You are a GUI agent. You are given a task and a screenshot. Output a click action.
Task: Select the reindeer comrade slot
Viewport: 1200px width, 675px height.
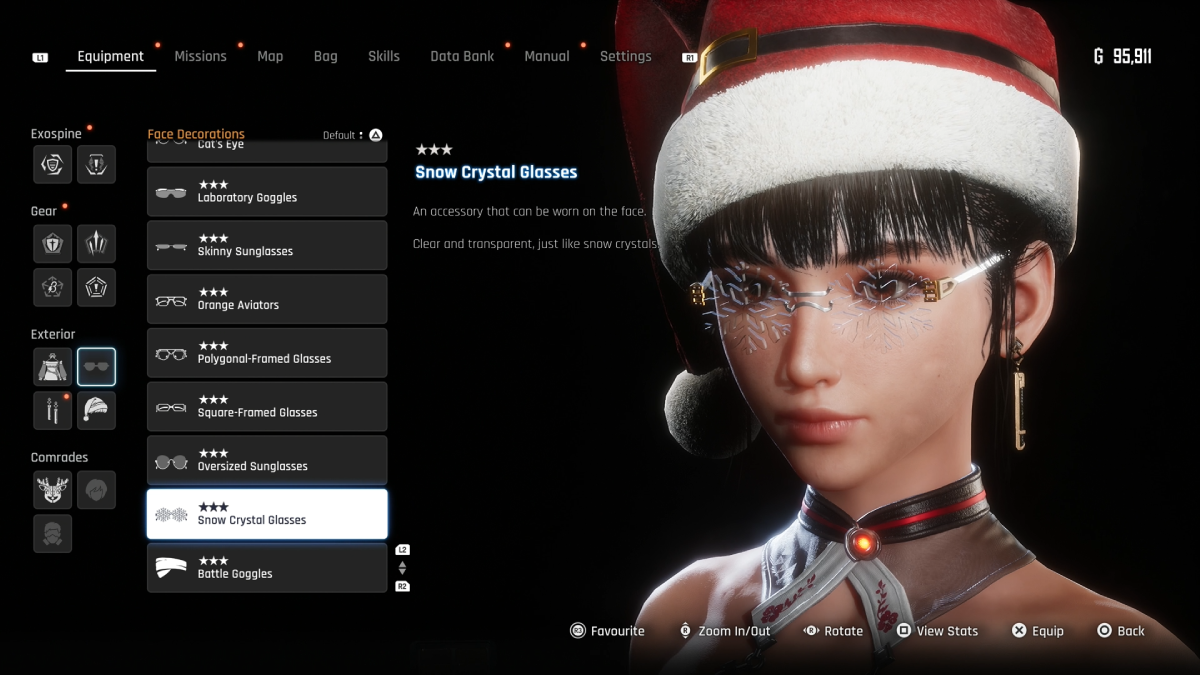pyautogui.click(x=52, y=490)
